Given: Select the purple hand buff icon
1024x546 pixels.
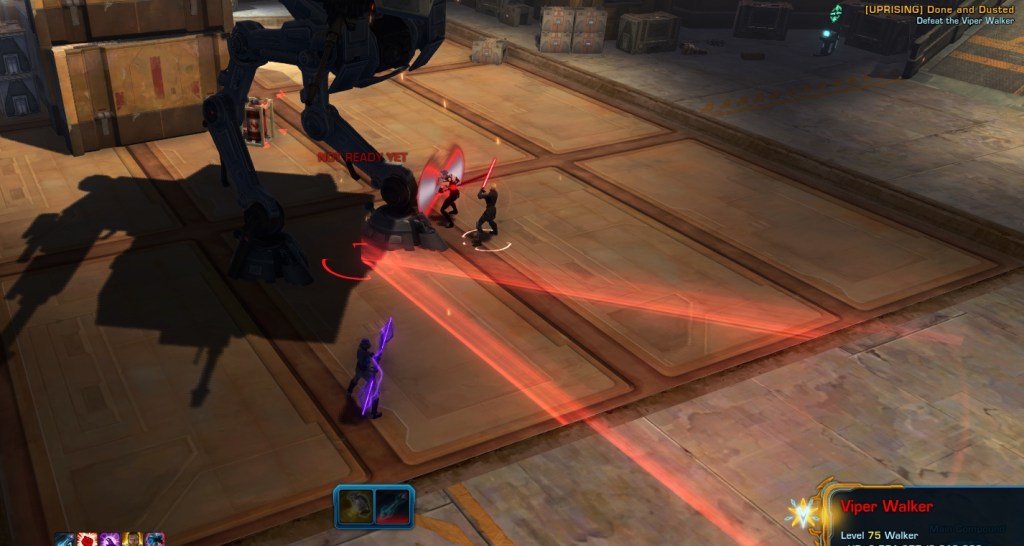Looking at the screenshot, I should (109, 539).
